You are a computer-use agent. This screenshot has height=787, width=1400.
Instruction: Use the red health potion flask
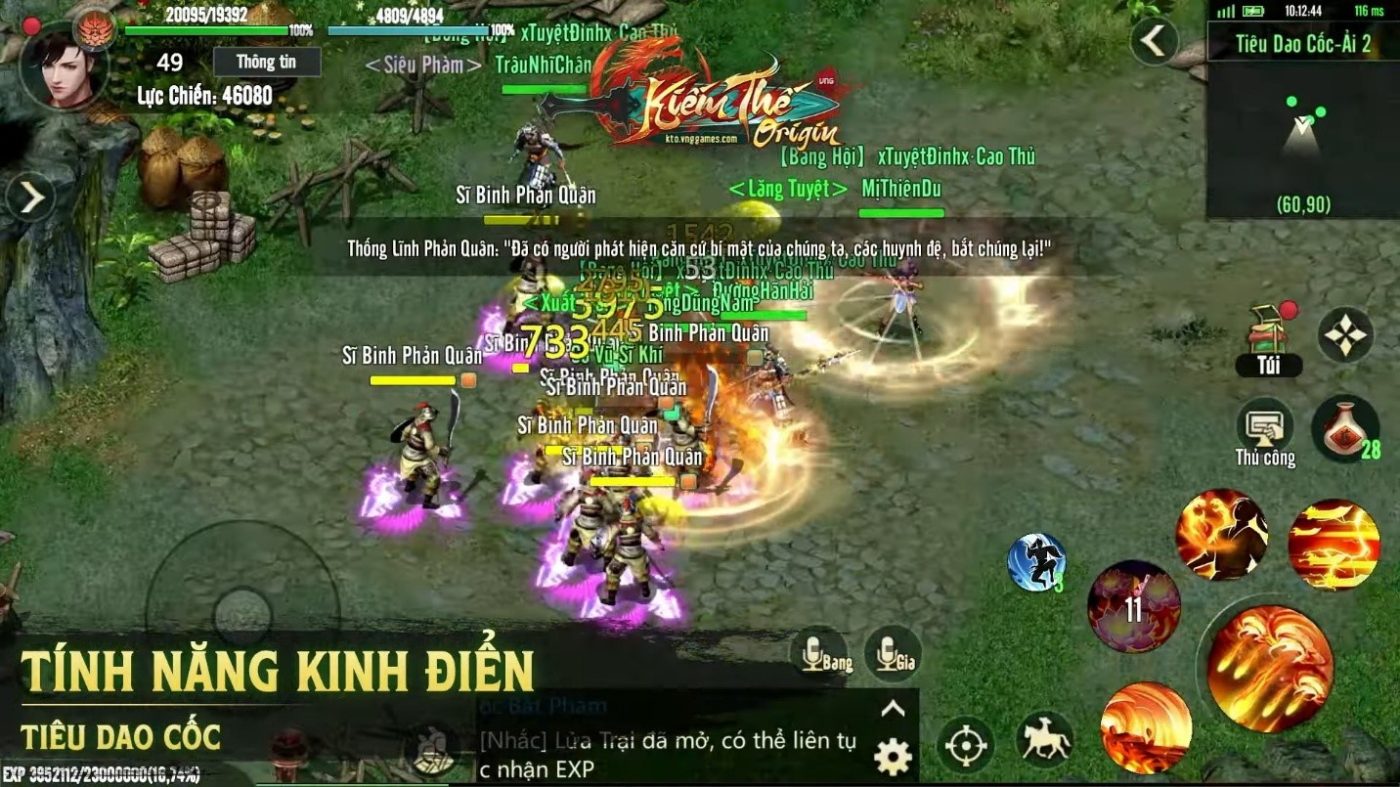coord(1345,428)
